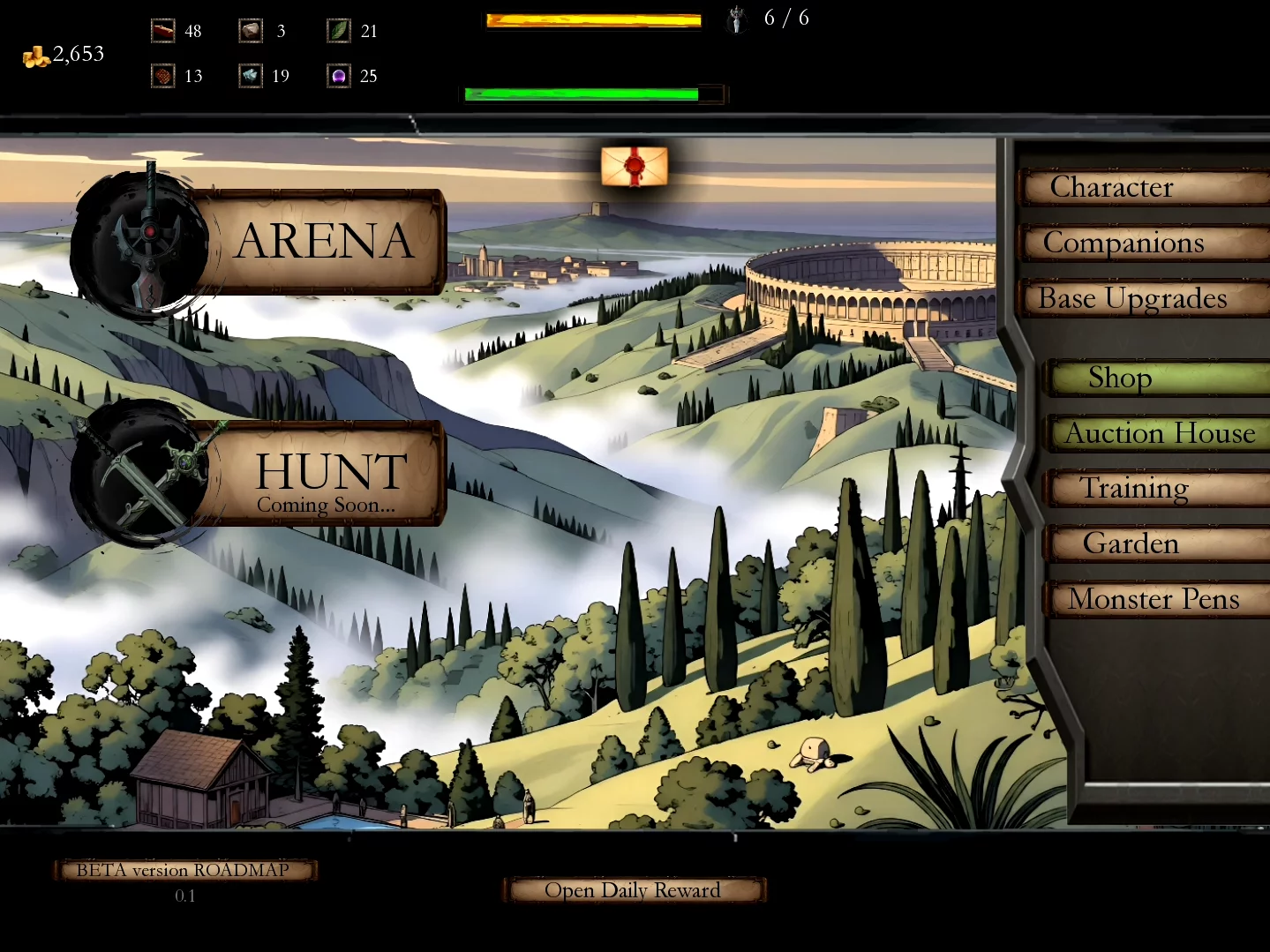Open the Companions menu
This screenshot has height=952, width=1270.
pyautogui.click(x=1143, y=244)
